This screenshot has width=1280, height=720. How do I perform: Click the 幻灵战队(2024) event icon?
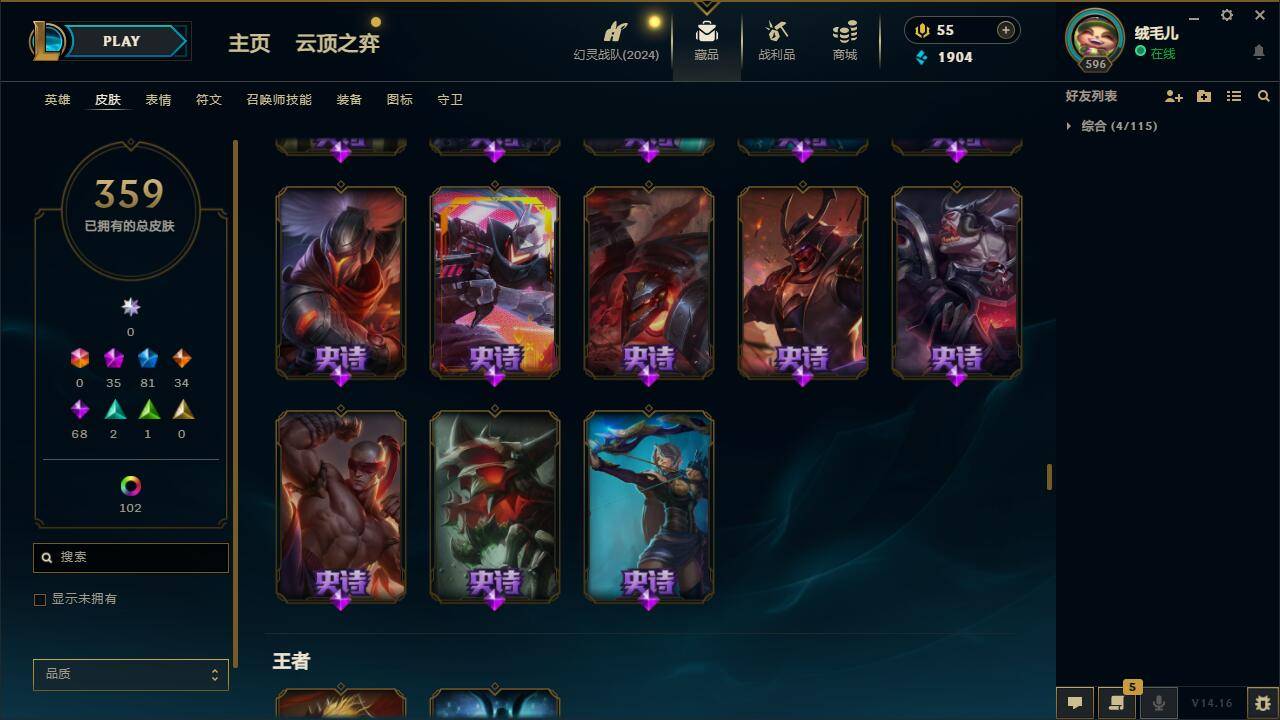pos(614,38)
